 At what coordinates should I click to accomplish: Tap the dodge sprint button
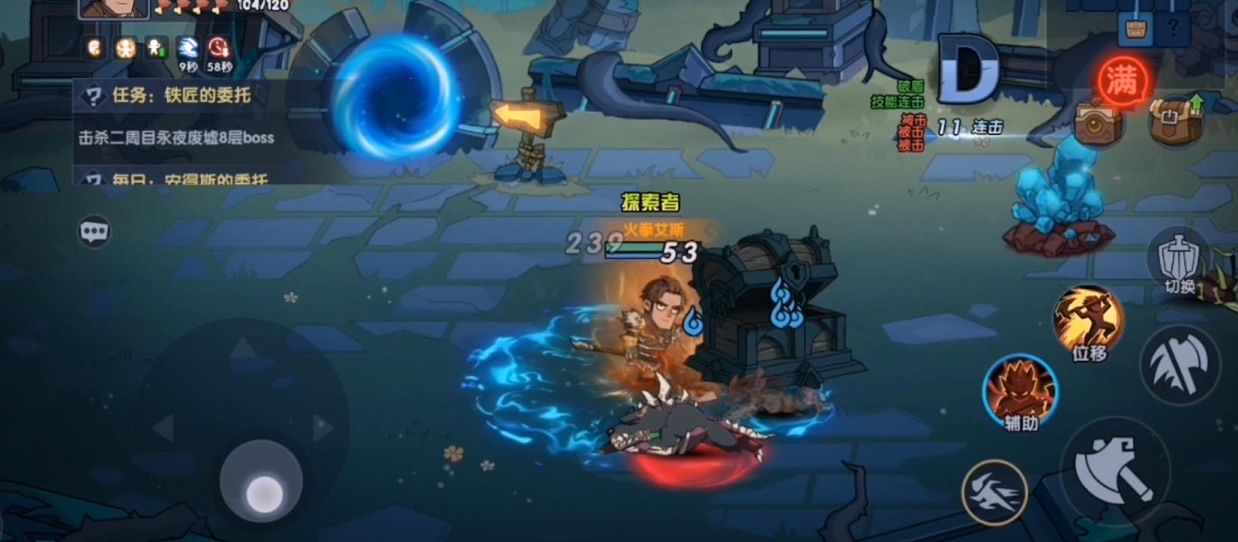click(994, 492)
